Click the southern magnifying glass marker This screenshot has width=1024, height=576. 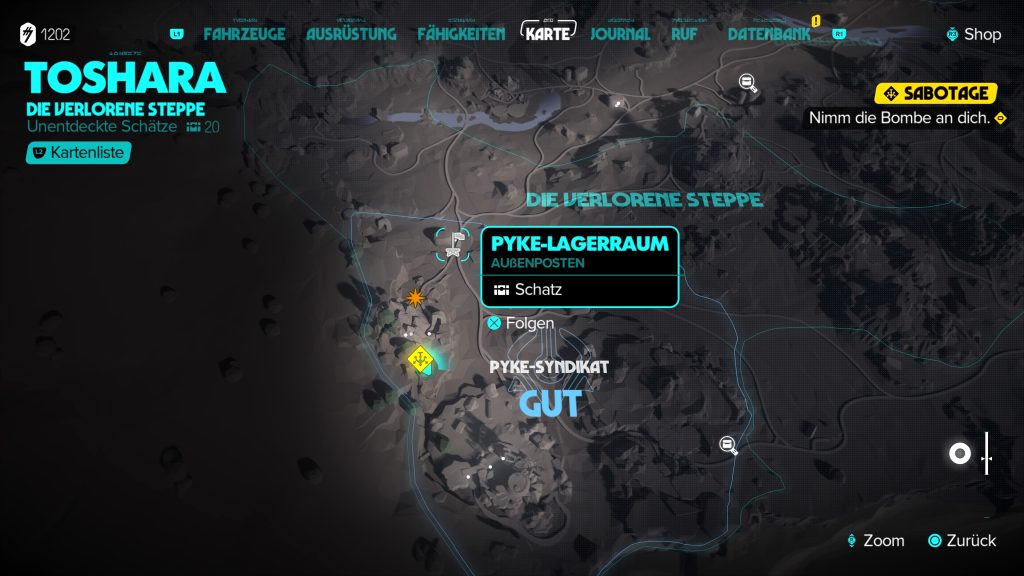pyautogui.click(x=730, y=446)
